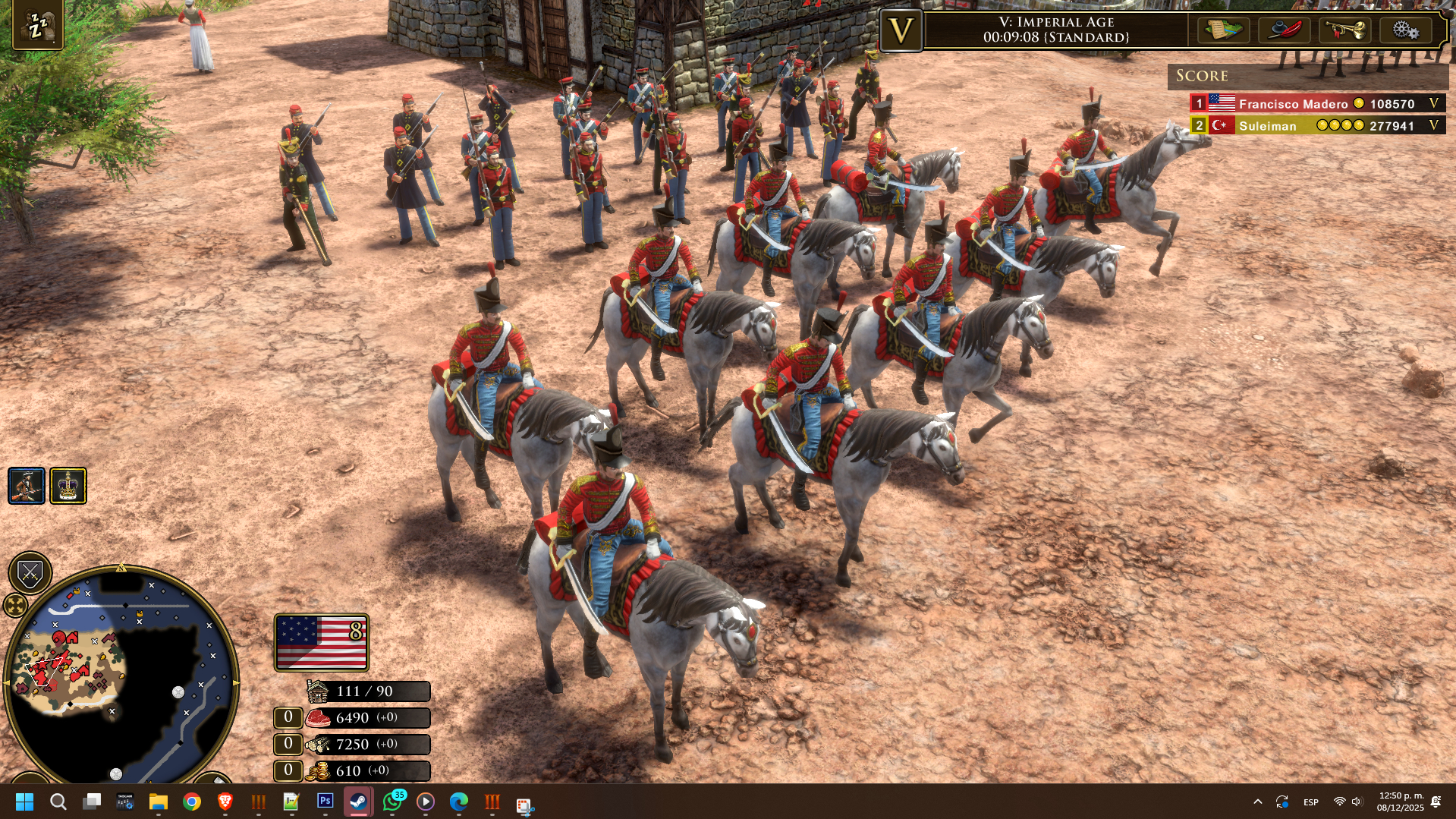Open Steam from the Windows taskbar

pyautogui.click(x=358, y=802)
